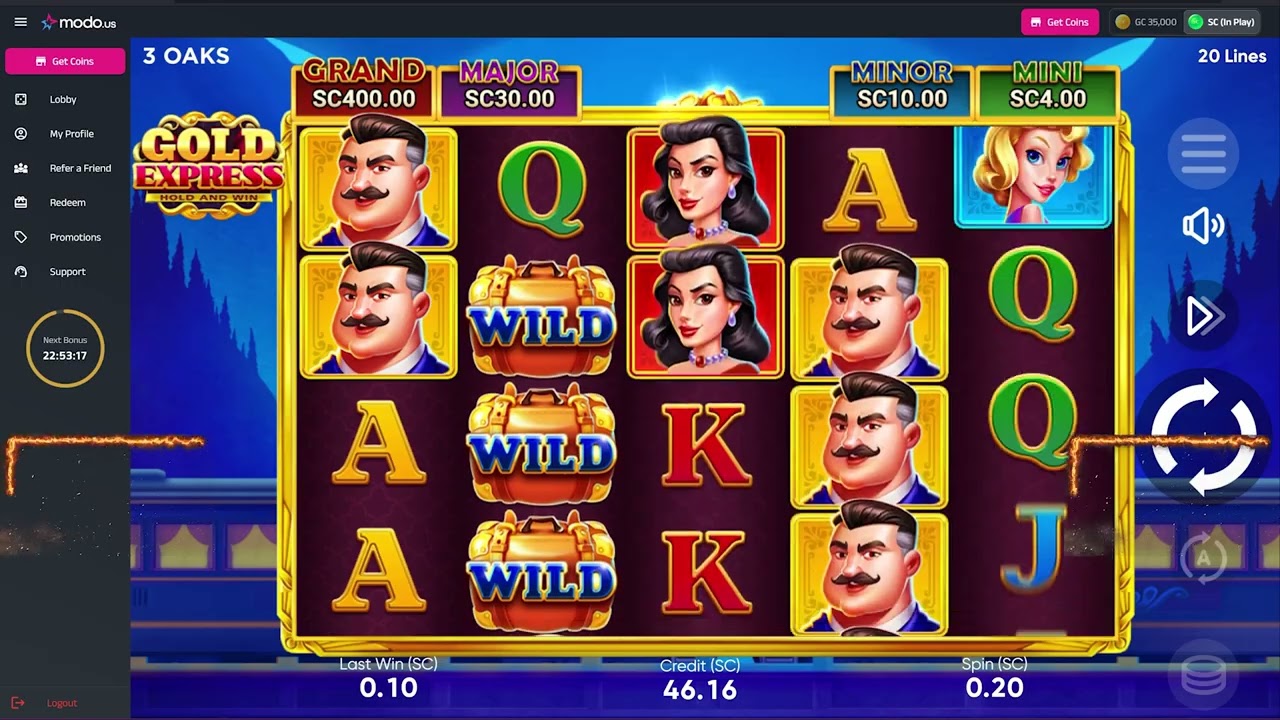1280x720 pixels.
Task: Open bet settings via coin stack icon
Action: [1203, 672]
